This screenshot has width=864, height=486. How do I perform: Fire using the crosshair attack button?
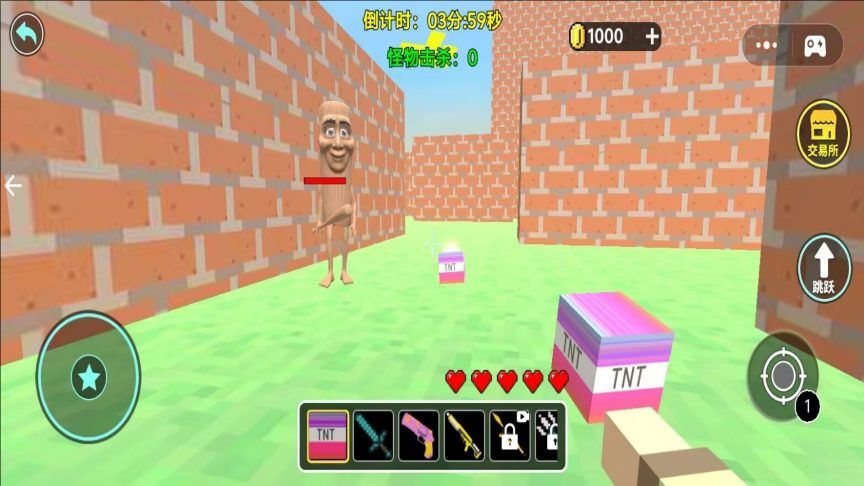click(781, 377)
